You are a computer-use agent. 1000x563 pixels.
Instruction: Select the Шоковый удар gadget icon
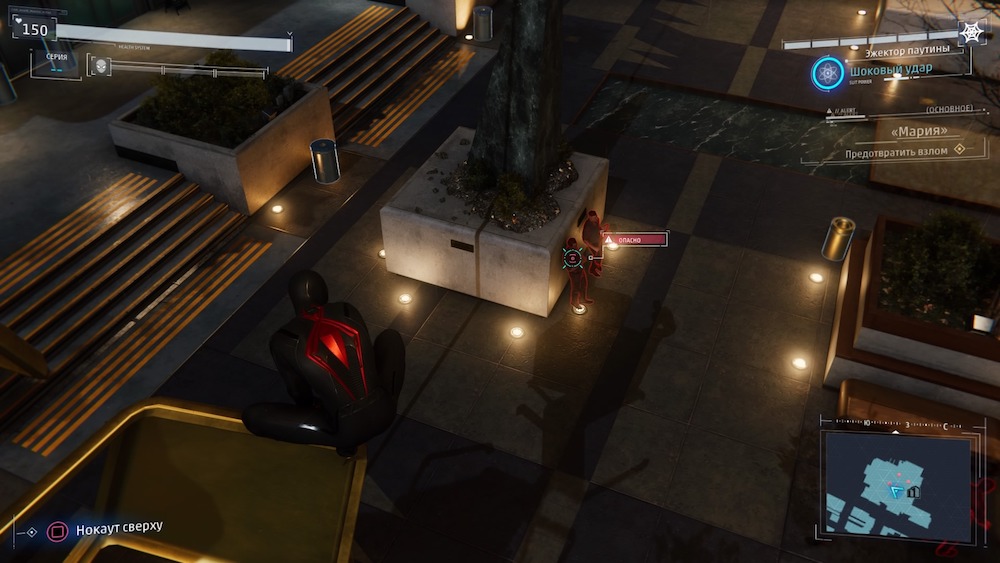coord(827,72)
